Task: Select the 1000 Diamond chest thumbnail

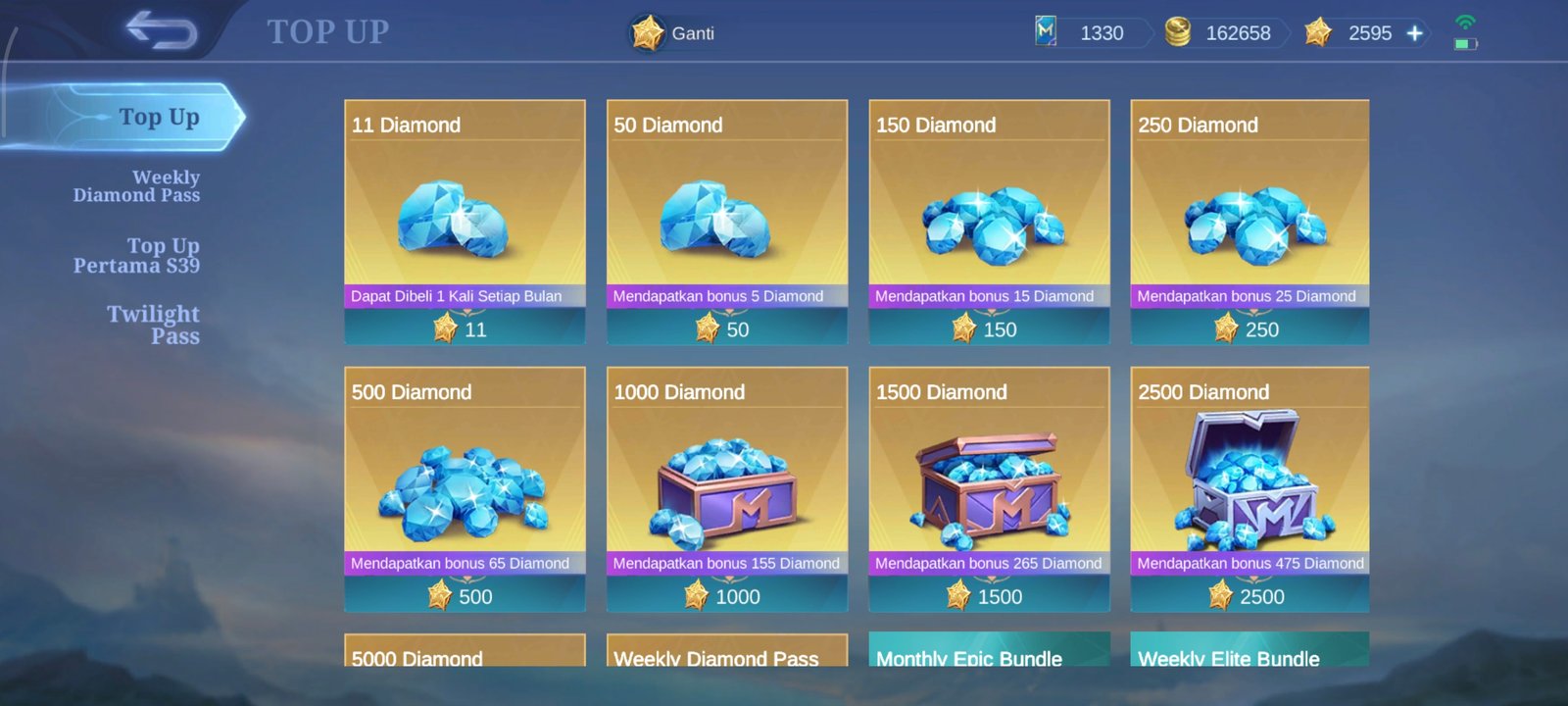Action: coord(726,488)
